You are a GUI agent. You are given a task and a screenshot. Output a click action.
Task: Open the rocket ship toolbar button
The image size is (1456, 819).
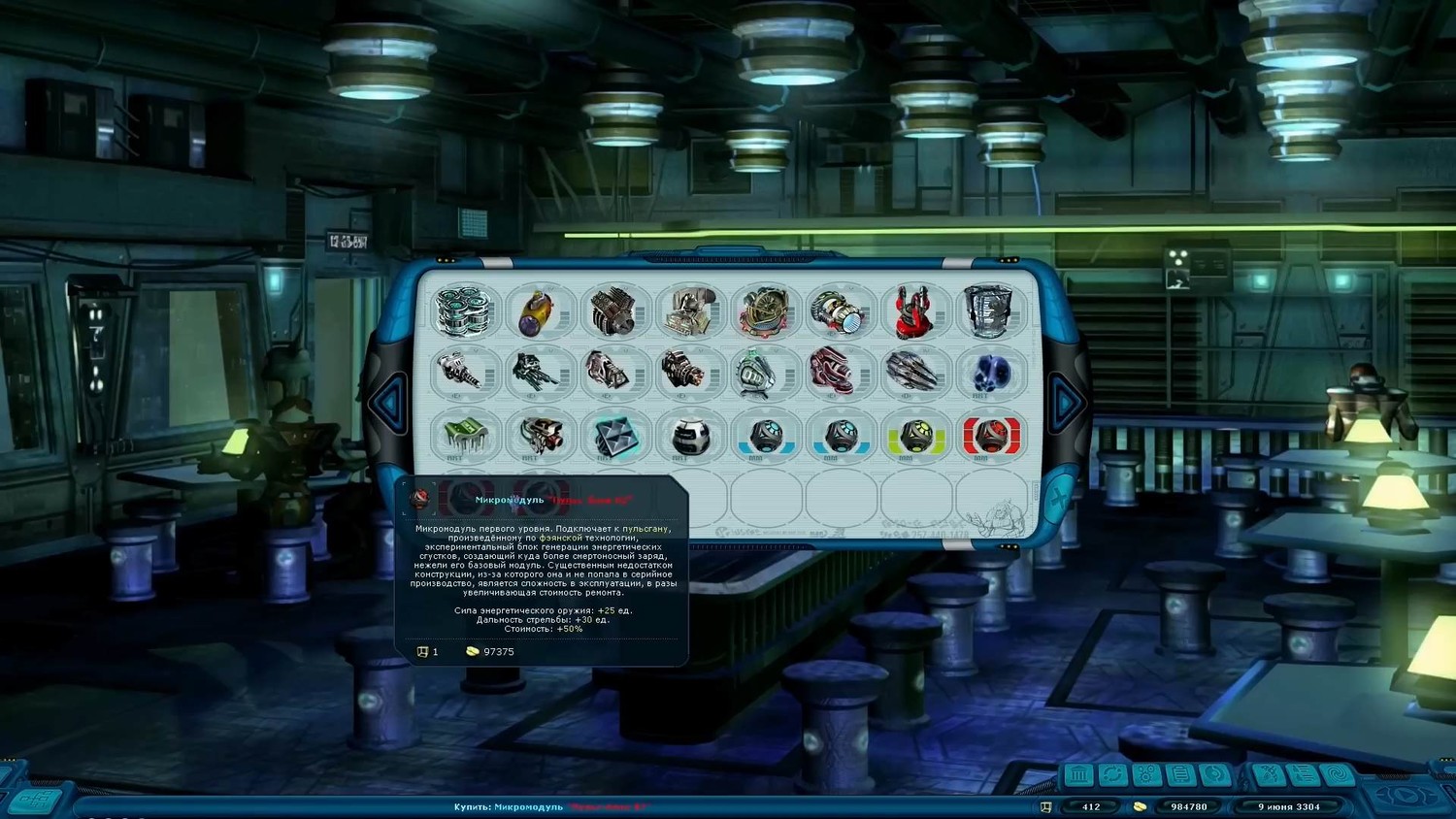pos(1269,774)
